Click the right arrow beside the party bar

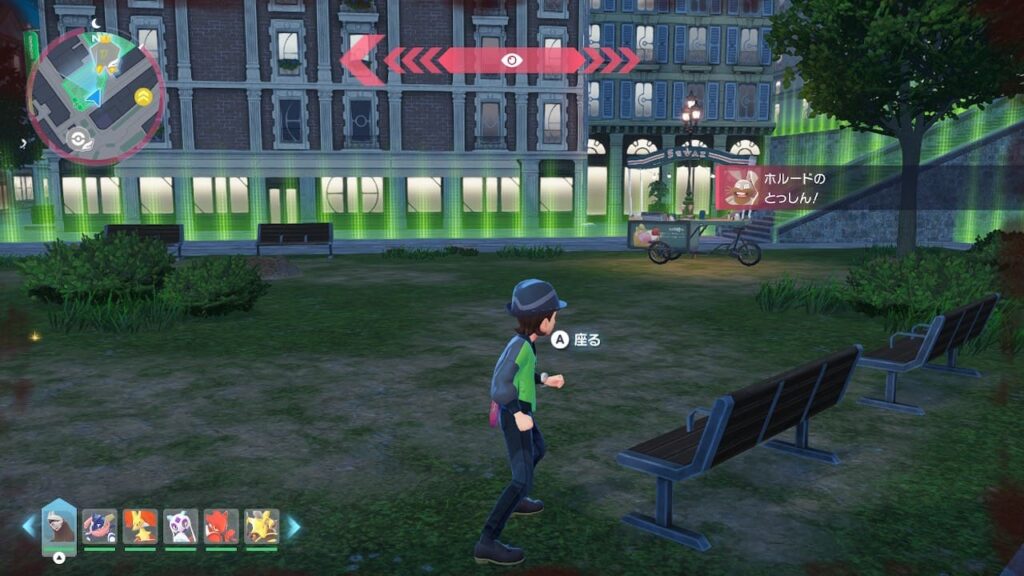(293, 526)
